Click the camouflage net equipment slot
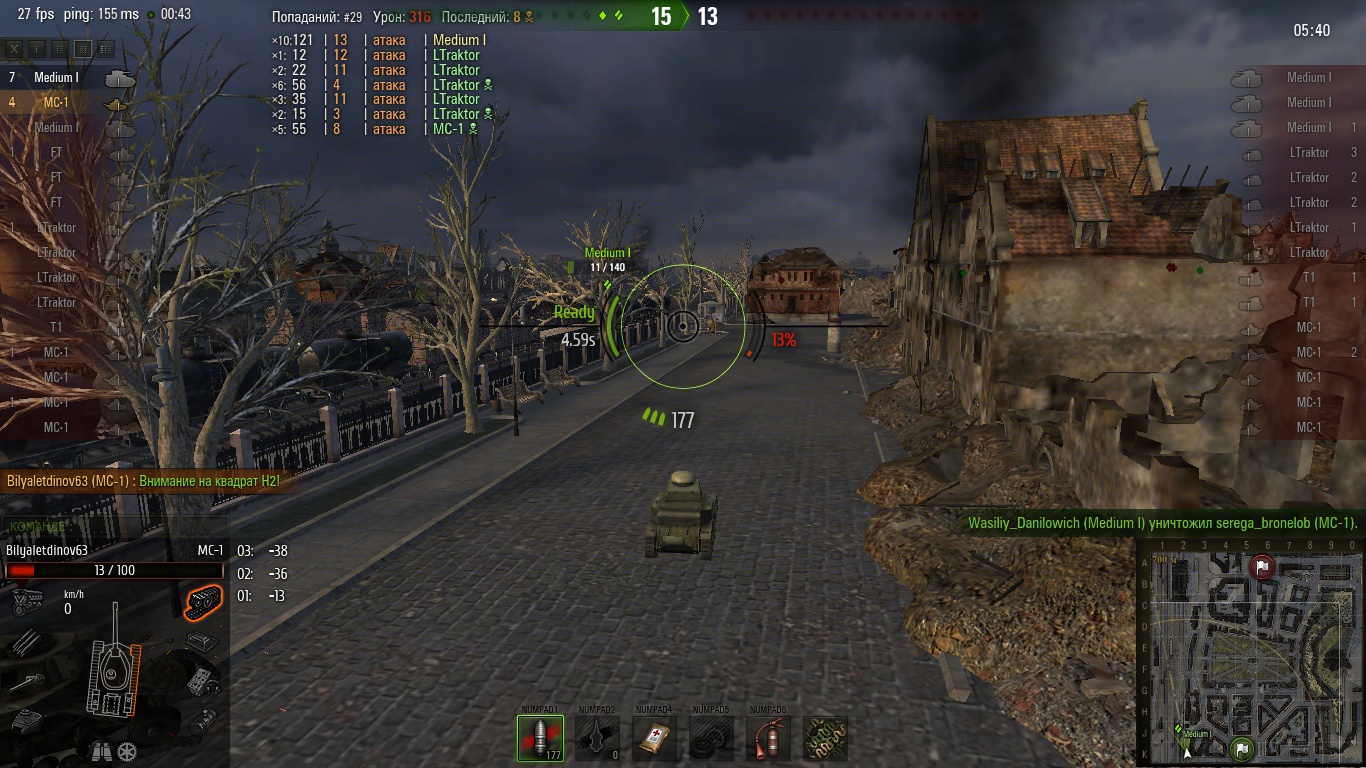The width and height of the screenshot is (1366, 768). click(825, 738)
